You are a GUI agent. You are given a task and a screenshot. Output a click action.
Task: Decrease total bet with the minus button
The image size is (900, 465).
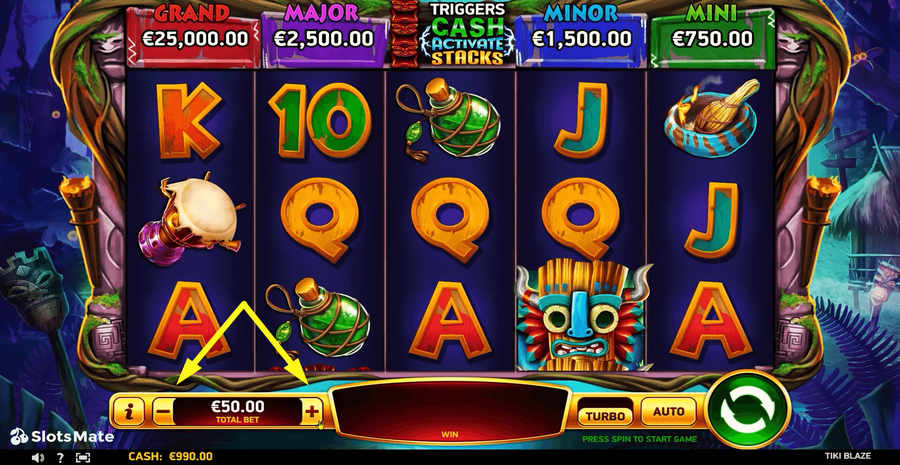tap(163, 411)
